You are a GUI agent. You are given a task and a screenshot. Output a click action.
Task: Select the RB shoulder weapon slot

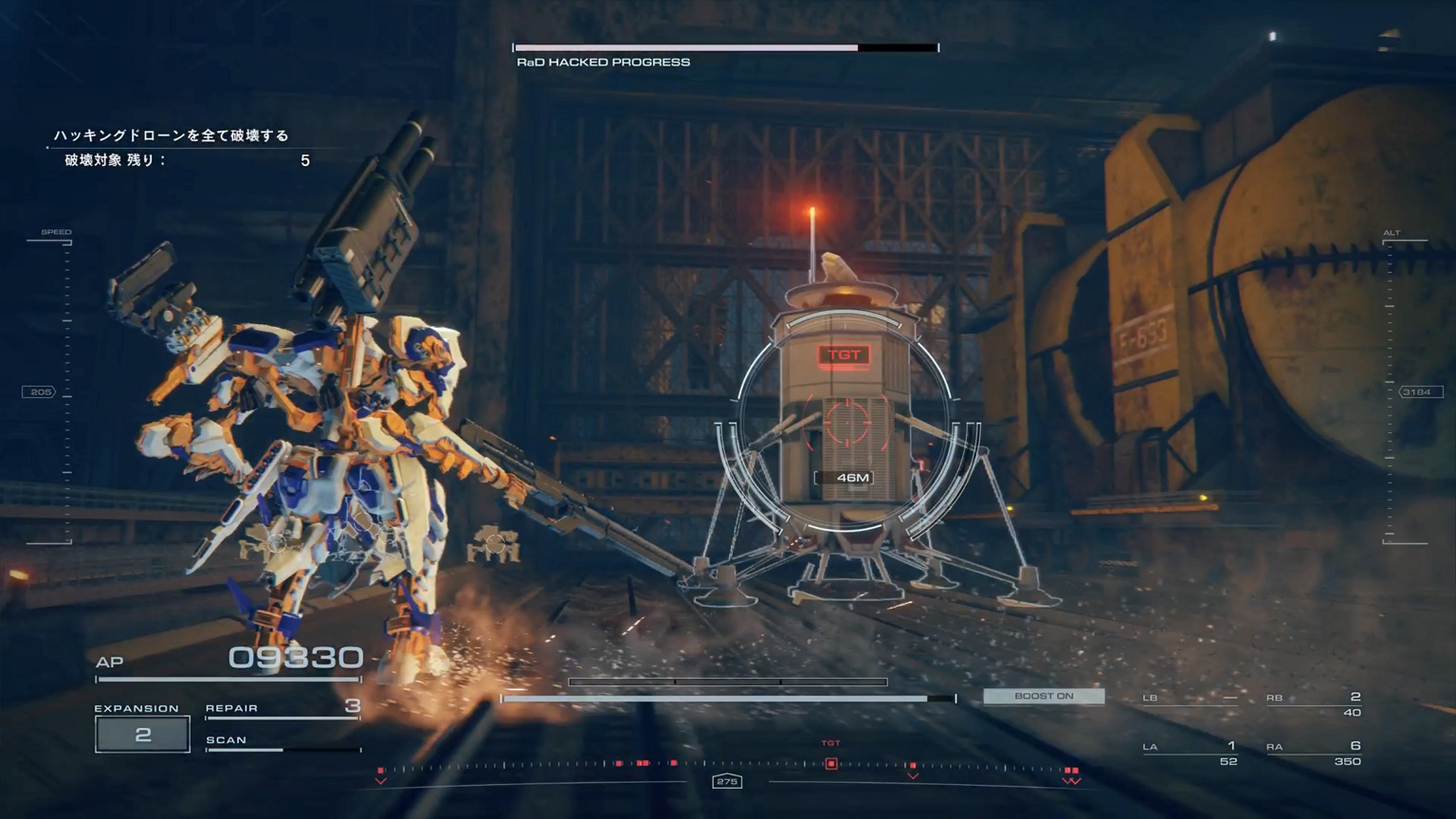coord(1314,703)
